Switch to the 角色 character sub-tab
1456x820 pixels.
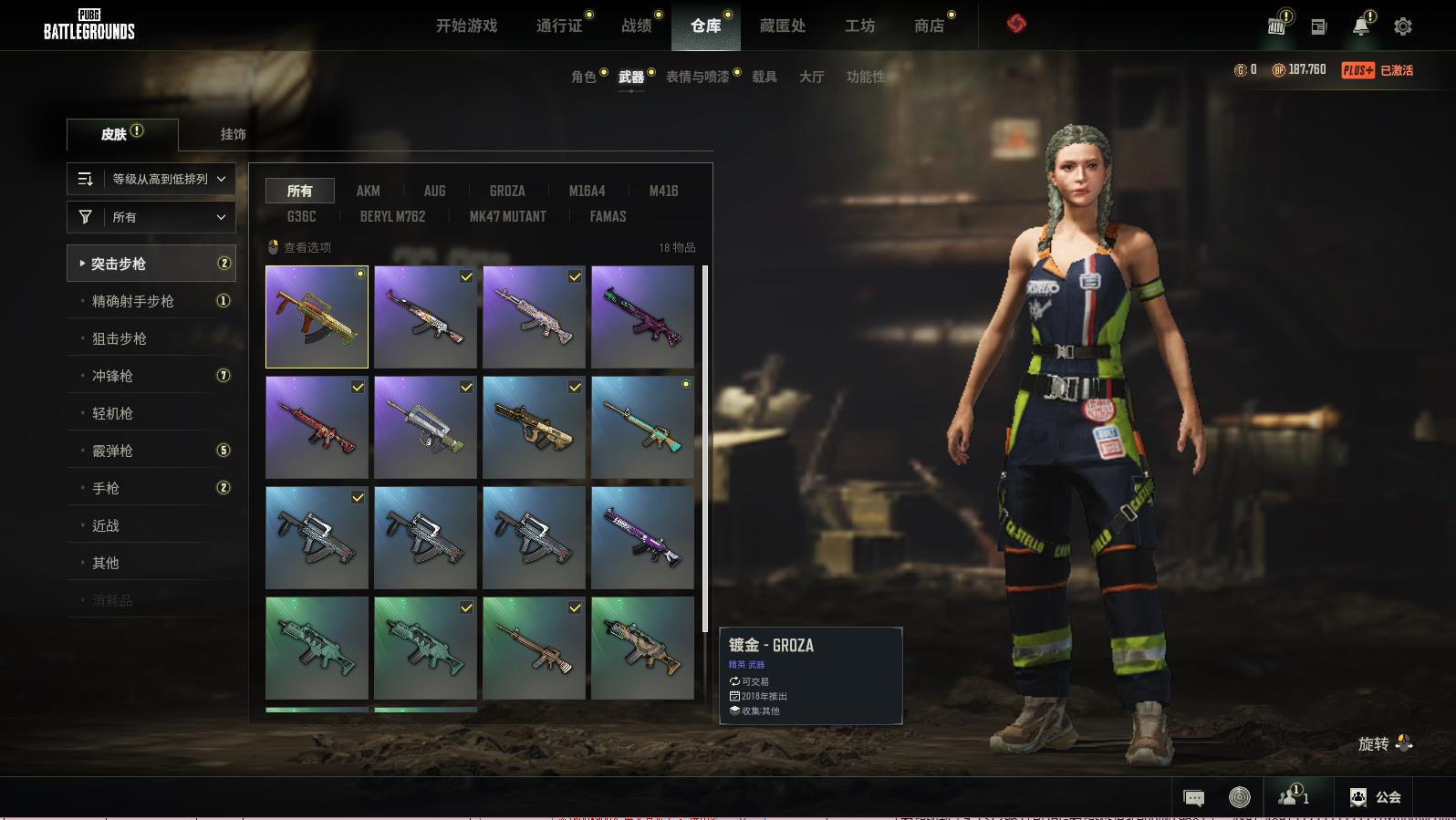point(583,77)
